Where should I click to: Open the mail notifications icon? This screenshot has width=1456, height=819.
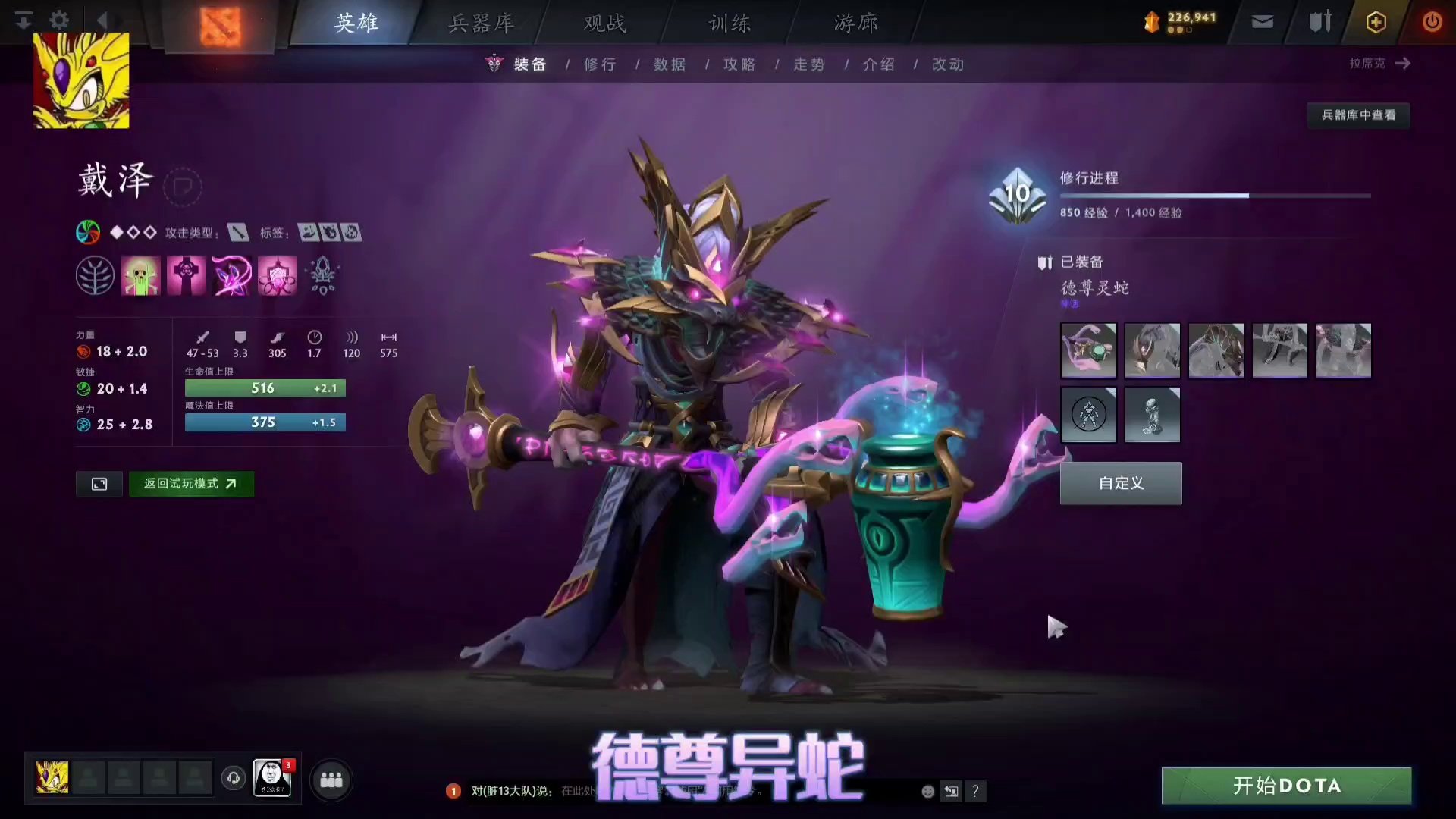pyautogui.click(x=1261, y=21)
